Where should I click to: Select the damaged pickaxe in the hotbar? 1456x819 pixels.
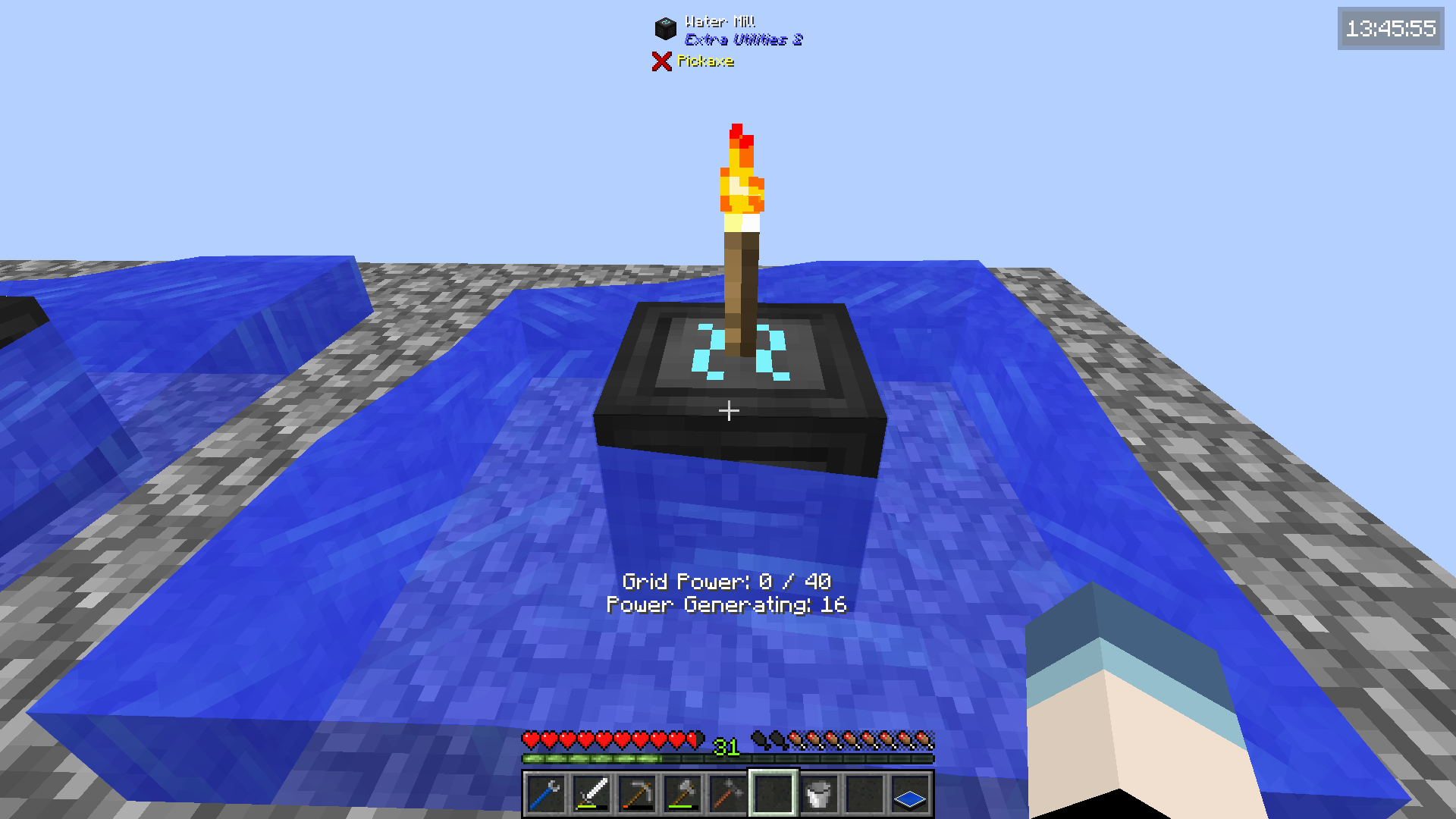click(636, 795)
